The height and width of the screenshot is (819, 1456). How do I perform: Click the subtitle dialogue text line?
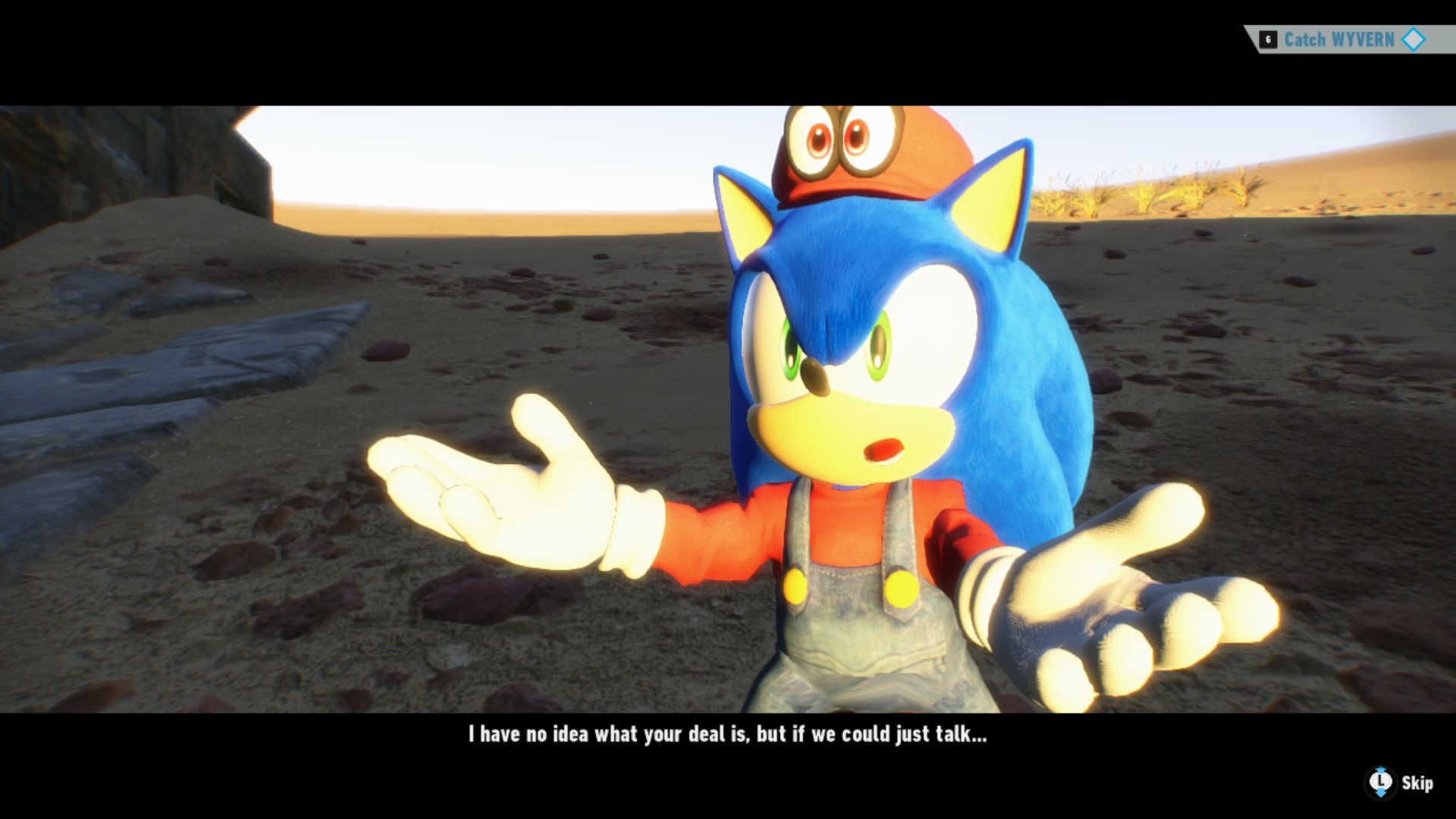(726, 735)
